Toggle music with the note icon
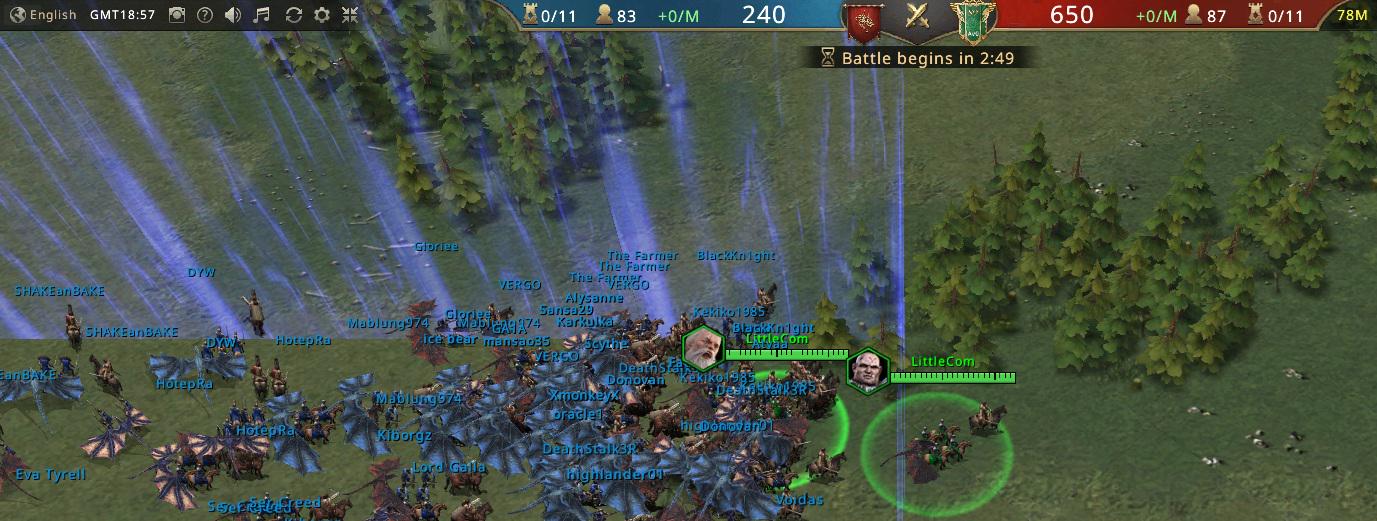This screenshot has width=1377, height=521. tap(262, 15)
